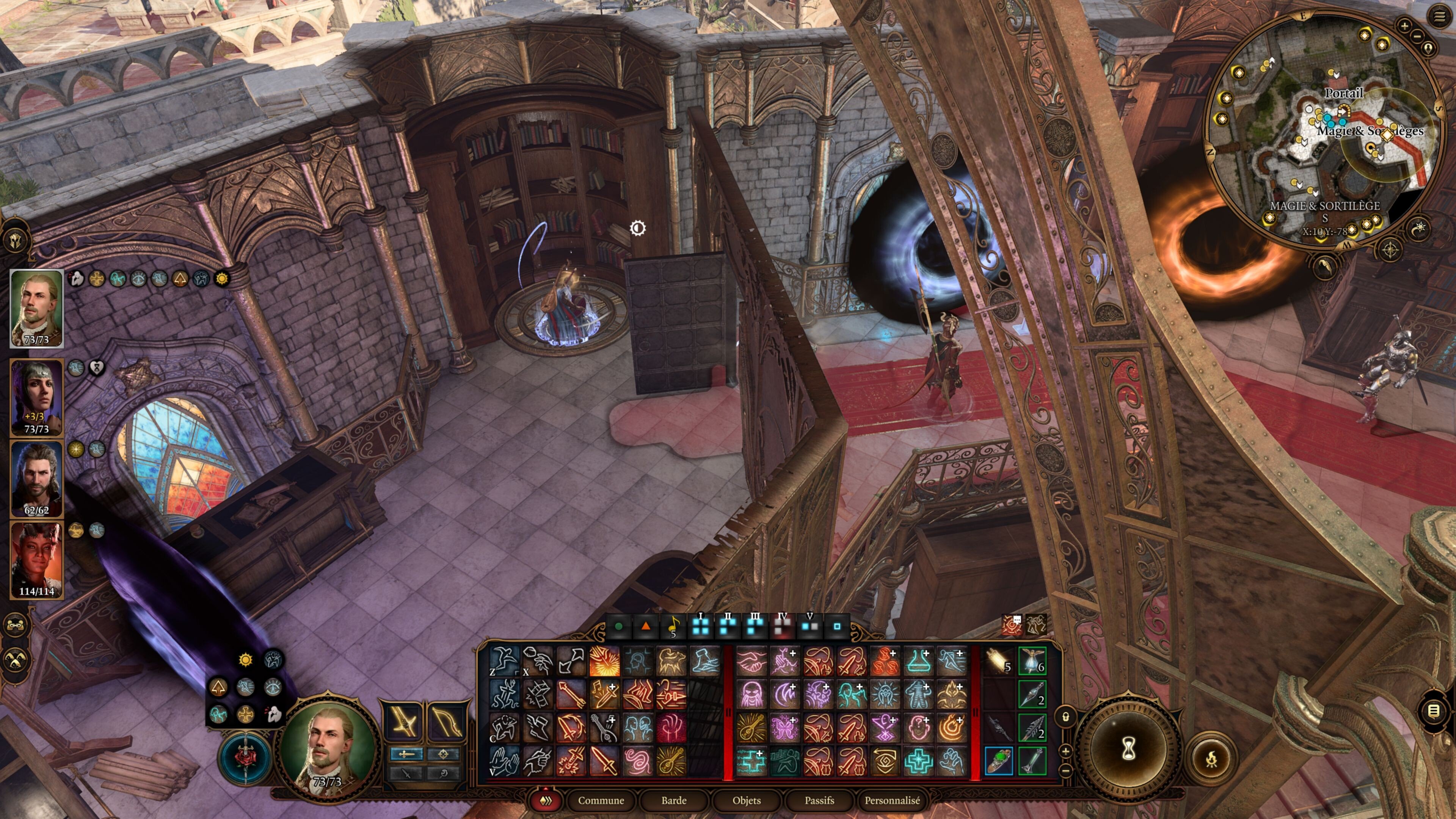Cast the pink butterfly spell

[784, 728]
